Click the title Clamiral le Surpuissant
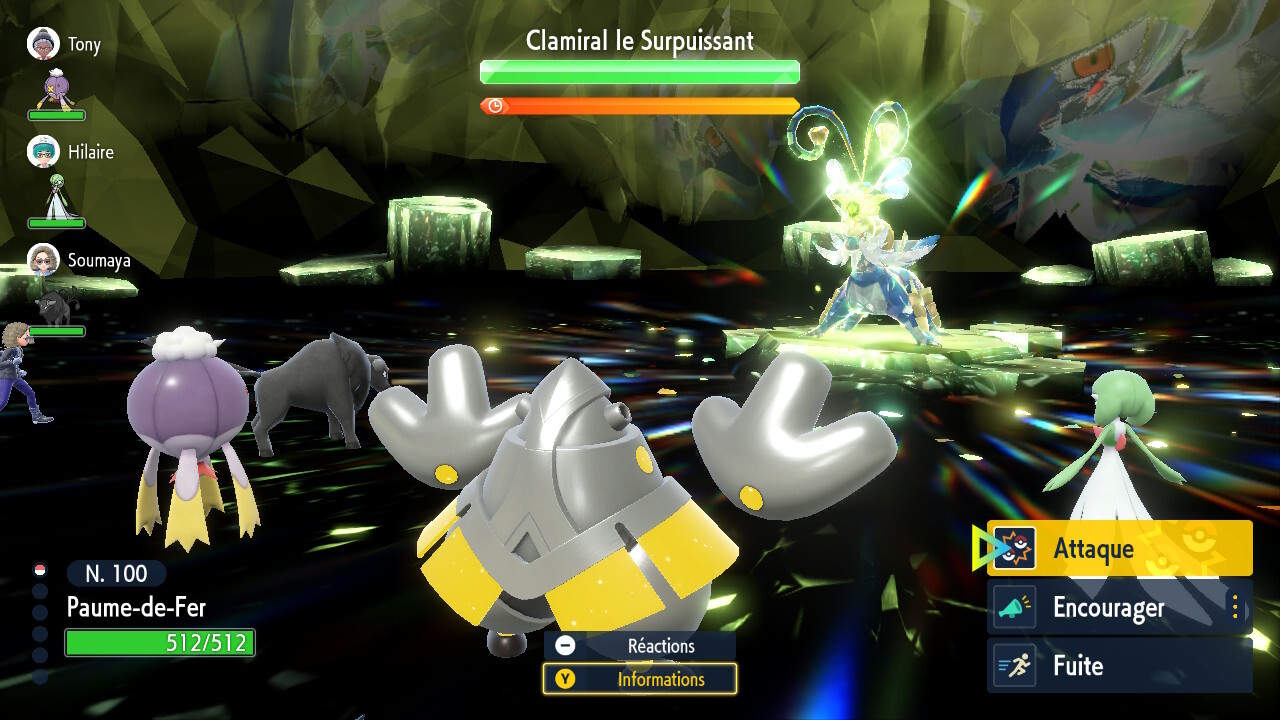 [x=639, y=40]
